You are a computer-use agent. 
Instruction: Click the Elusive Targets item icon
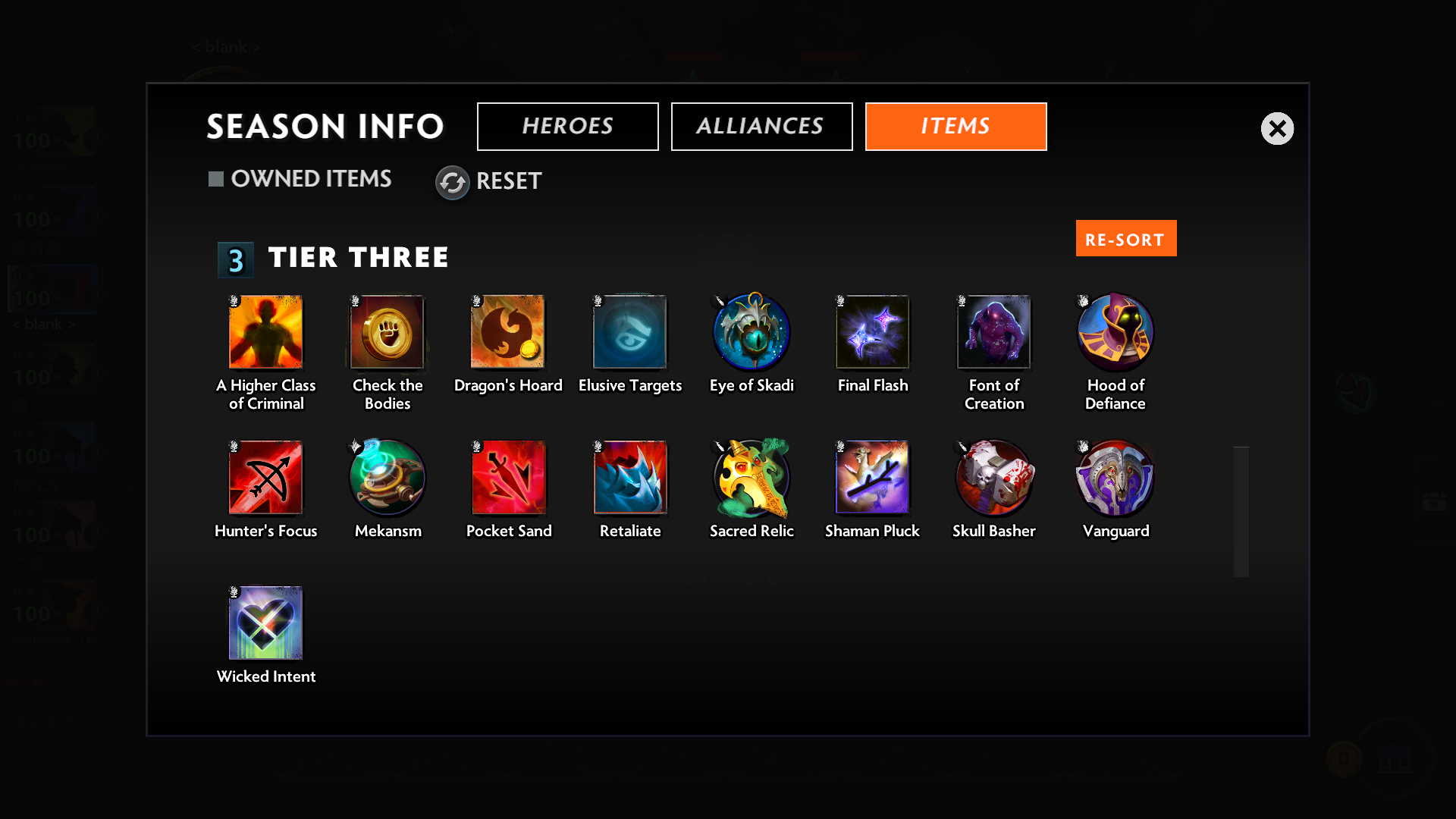tap(630, 331)
